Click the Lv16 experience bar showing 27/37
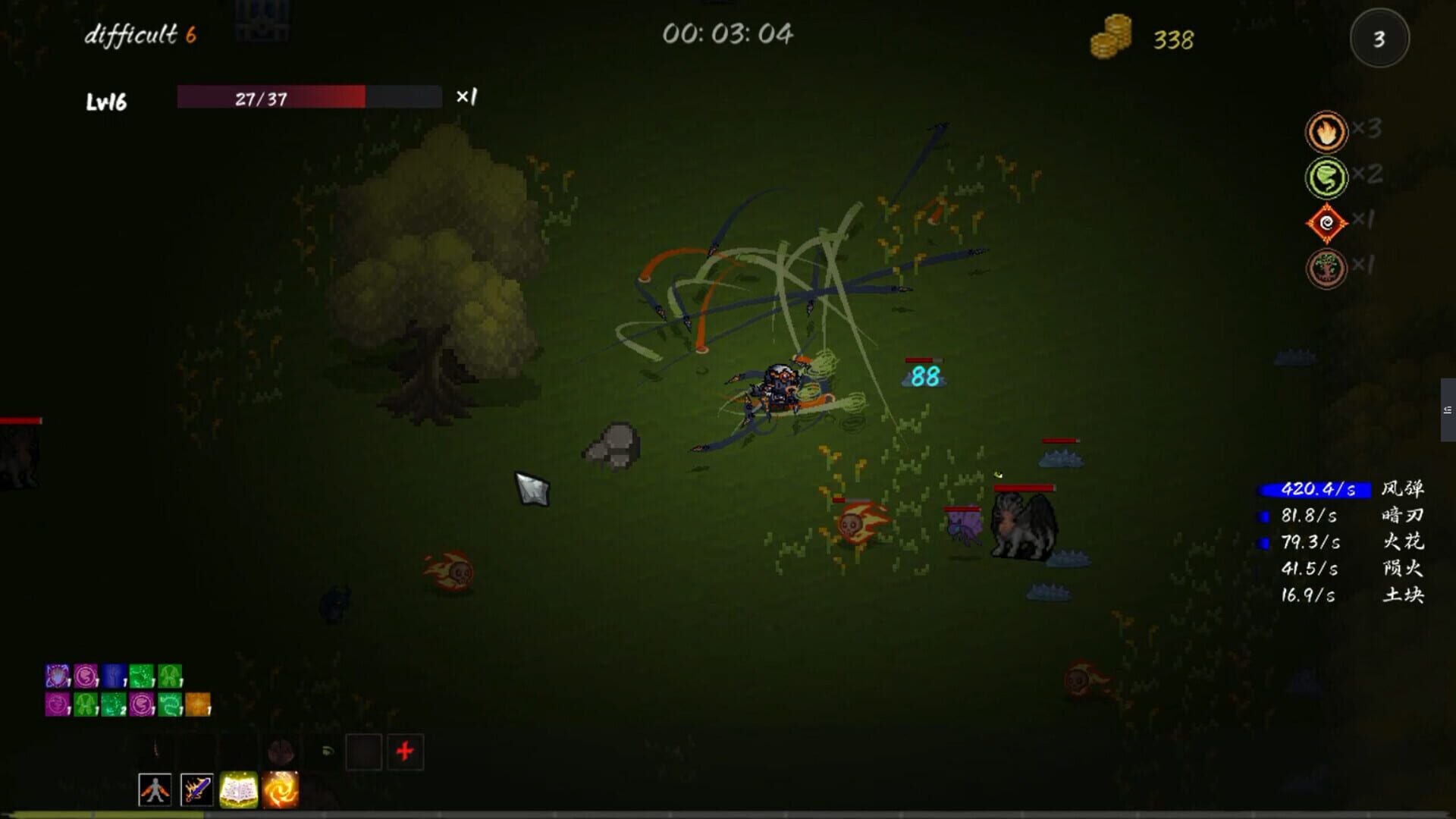Viewport: 1456px width, 819px height. pyautogui.click(x=307, y=98)
